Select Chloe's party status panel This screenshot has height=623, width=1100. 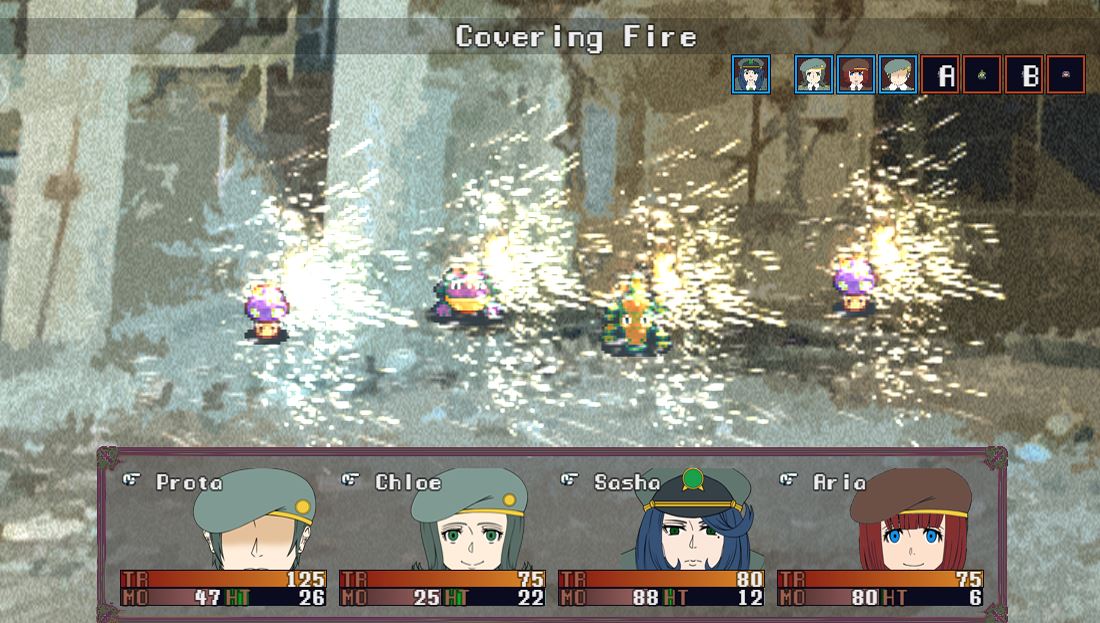point(442,537)
